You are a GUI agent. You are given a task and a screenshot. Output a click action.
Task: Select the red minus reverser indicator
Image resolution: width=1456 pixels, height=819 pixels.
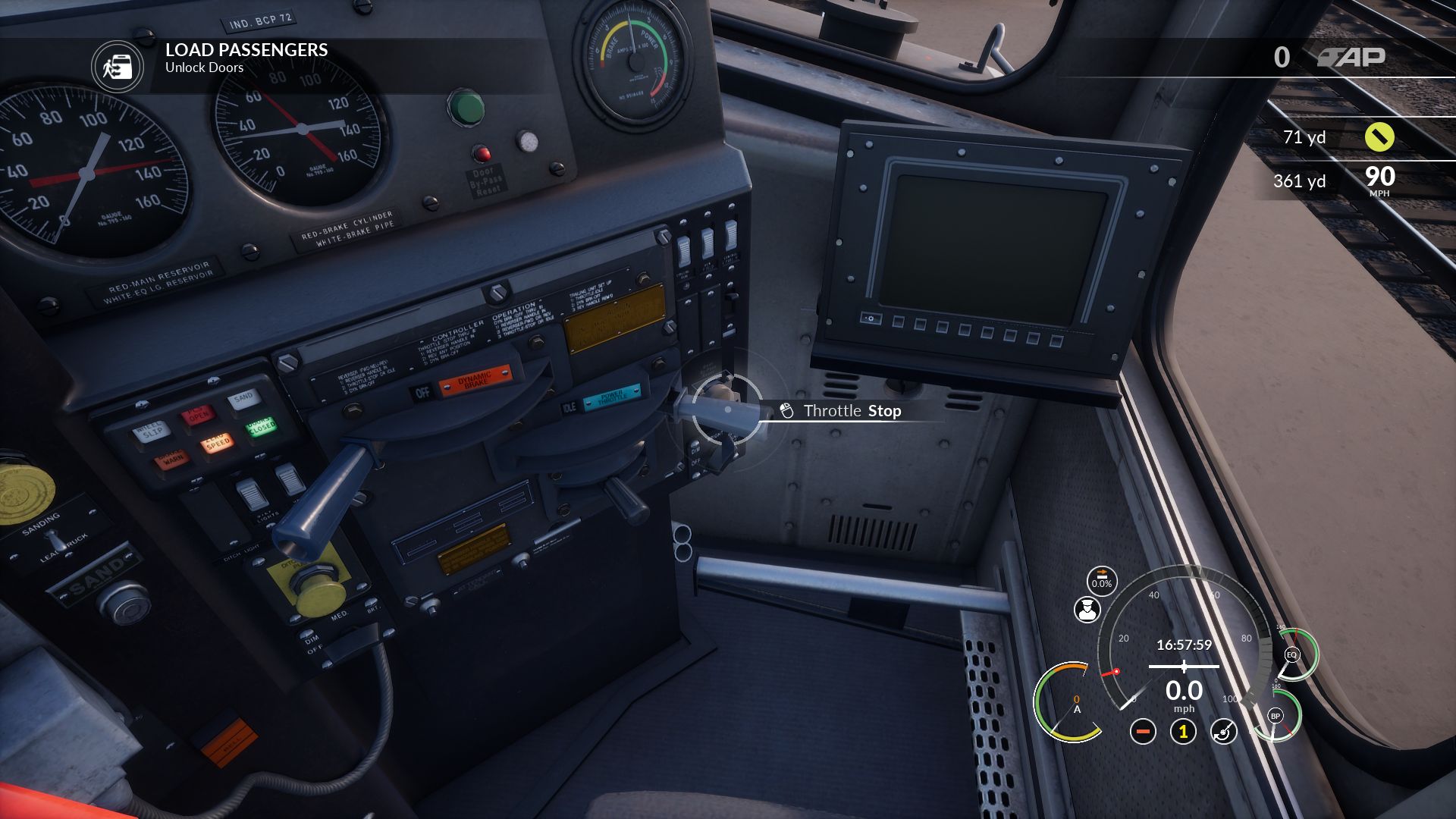tap(1143, 732)
